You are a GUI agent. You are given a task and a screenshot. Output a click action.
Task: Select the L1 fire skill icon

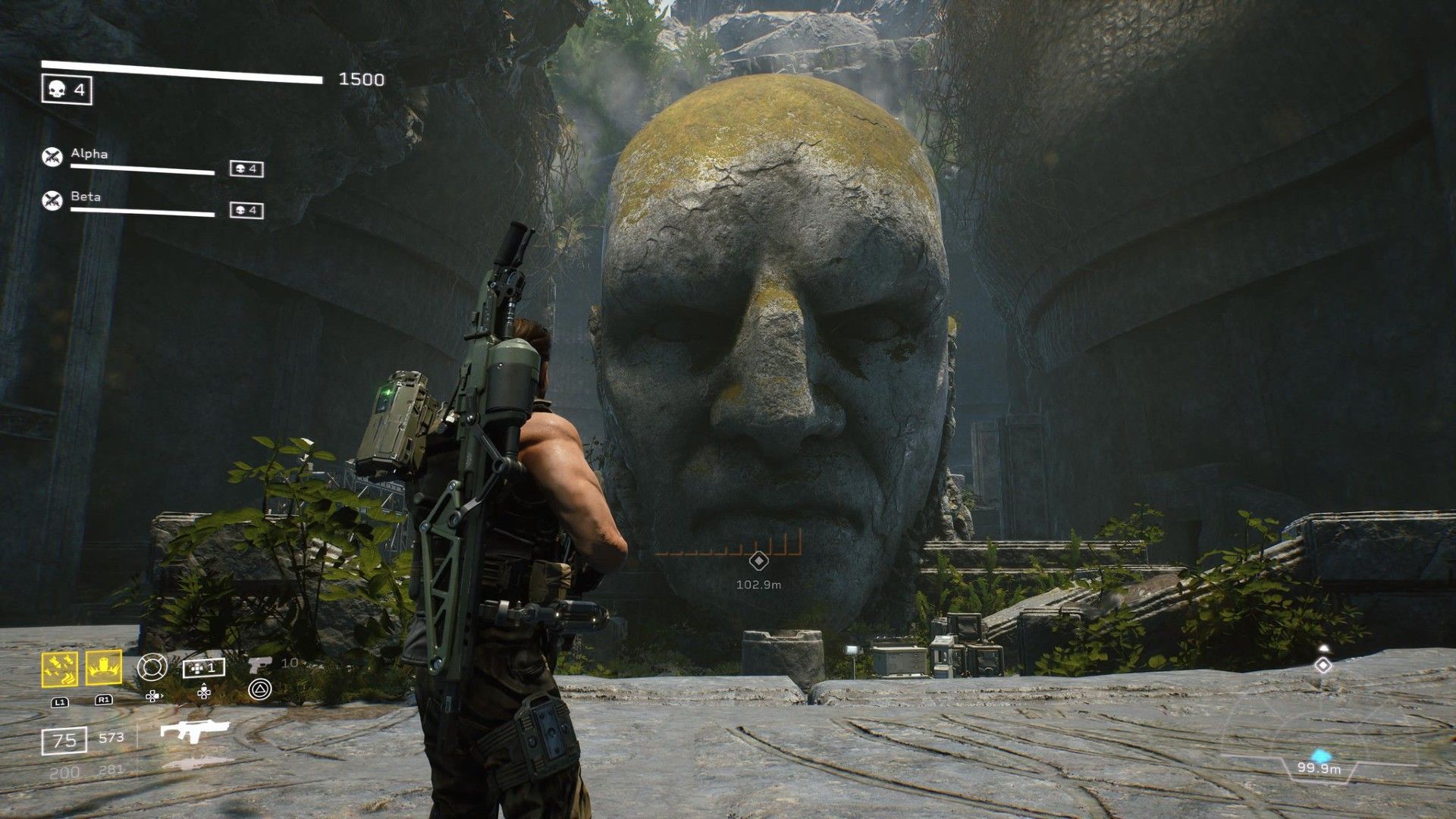tap(59, 669)
